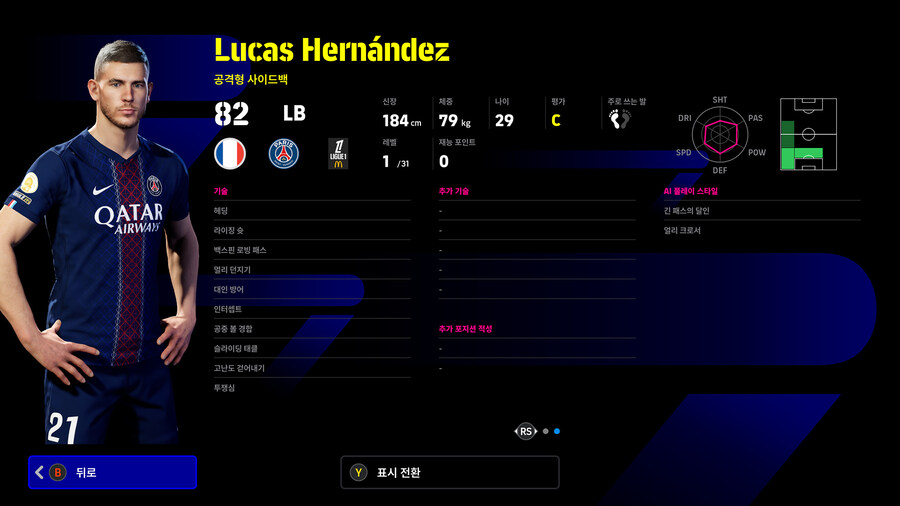Click the pitch position diagram
Screen dimensions: 900x506
(808, 134)
